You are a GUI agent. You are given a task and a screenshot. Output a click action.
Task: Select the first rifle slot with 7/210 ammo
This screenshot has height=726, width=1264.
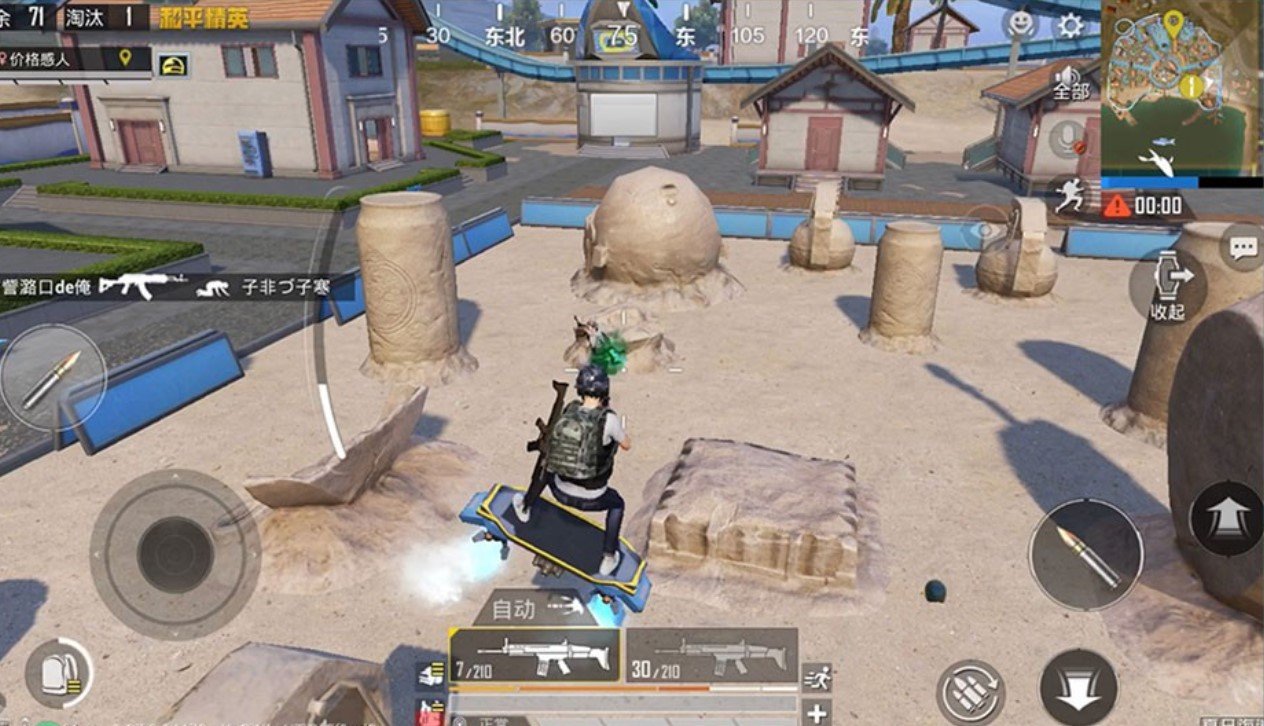click(534, 655)
